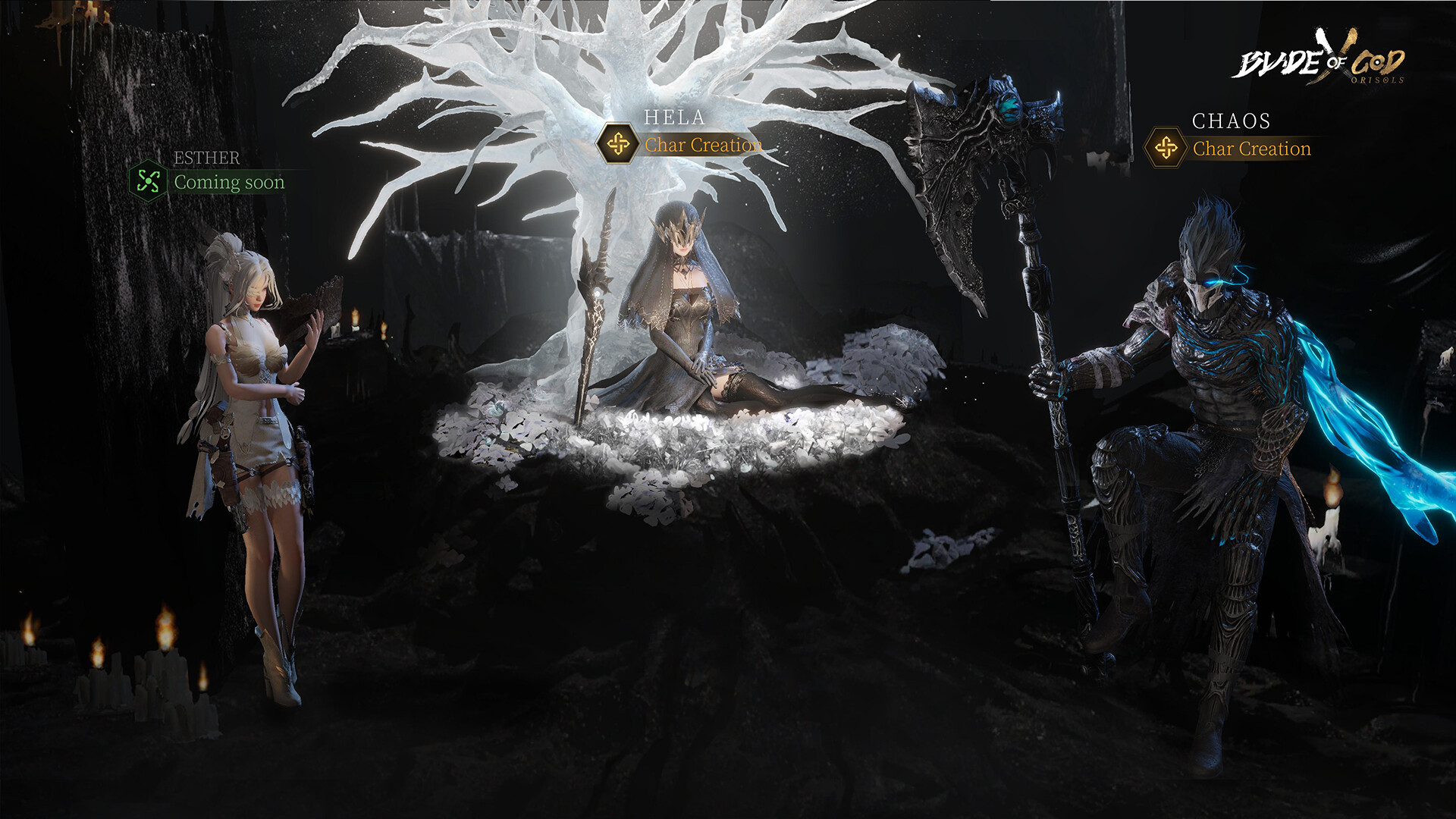This screenshot has height=819, width=1456.
Task: Select the HELA character name label
Action: 674,118
